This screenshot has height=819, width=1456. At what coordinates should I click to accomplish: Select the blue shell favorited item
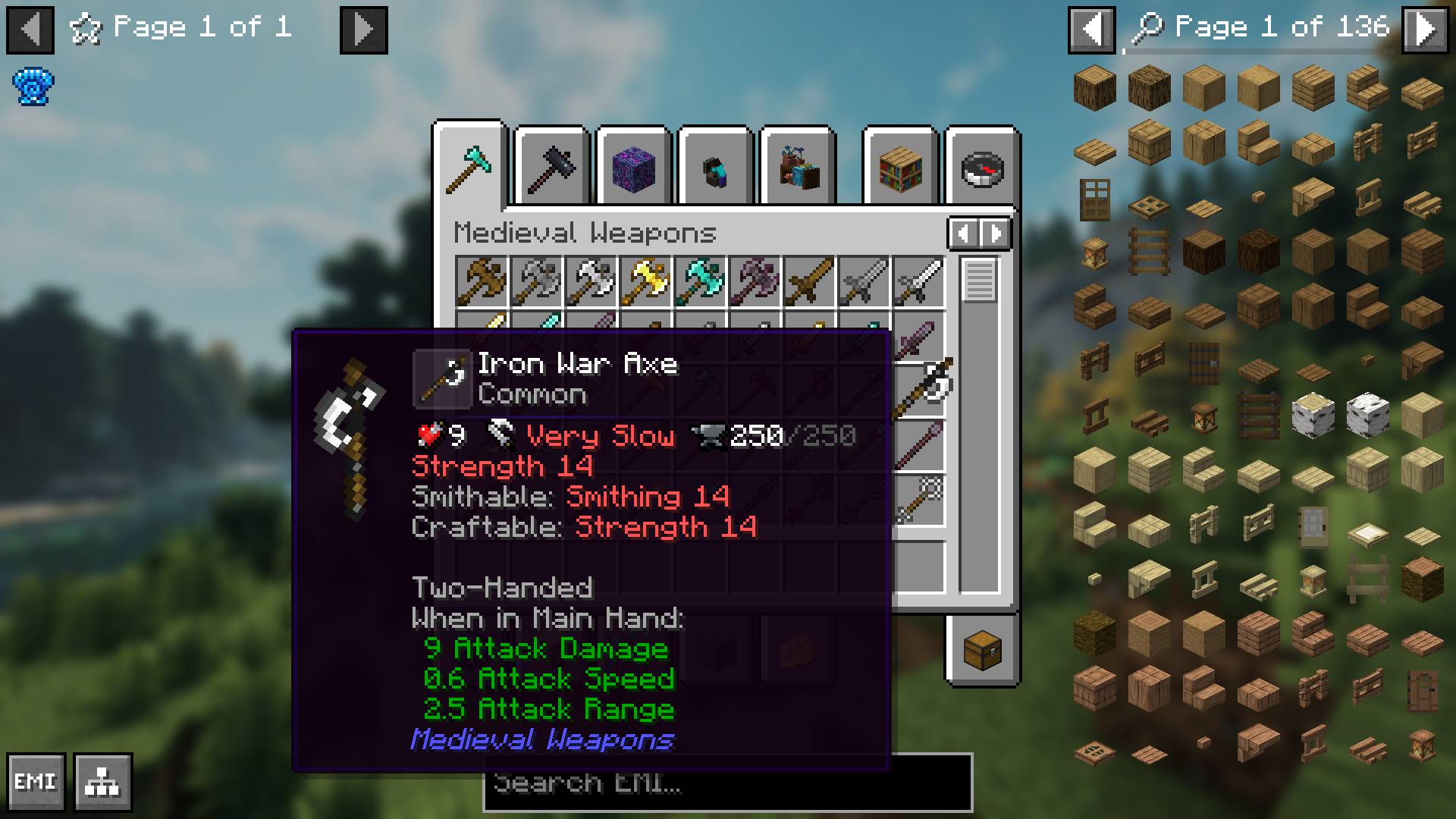tap(33, 86)
